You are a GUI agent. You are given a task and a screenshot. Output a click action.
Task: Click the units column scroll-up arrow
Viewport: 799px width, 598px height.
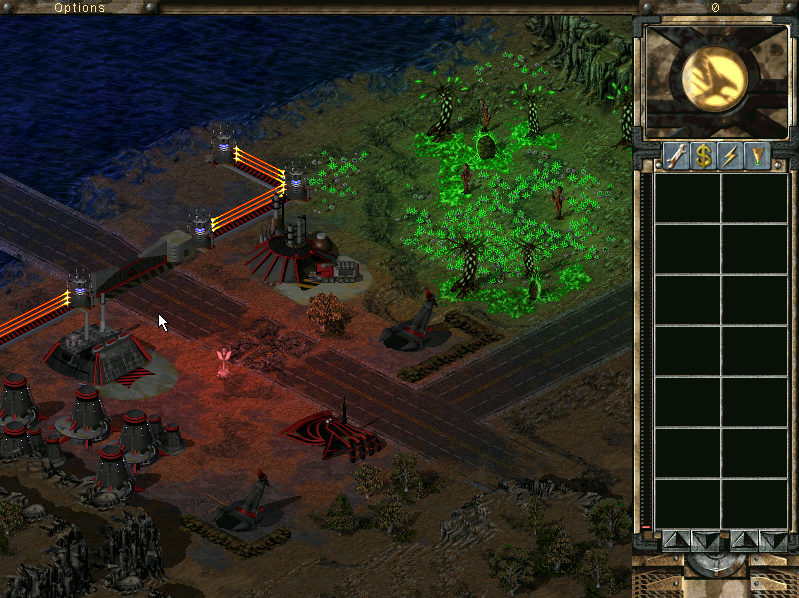coord(744,540)
